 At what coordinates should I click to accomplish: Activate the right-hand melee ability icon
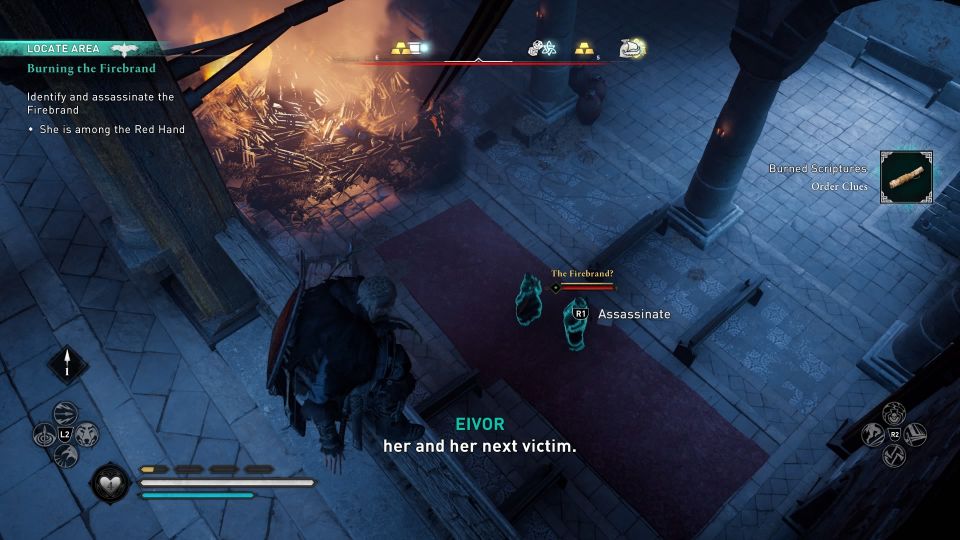pos(916,435)
